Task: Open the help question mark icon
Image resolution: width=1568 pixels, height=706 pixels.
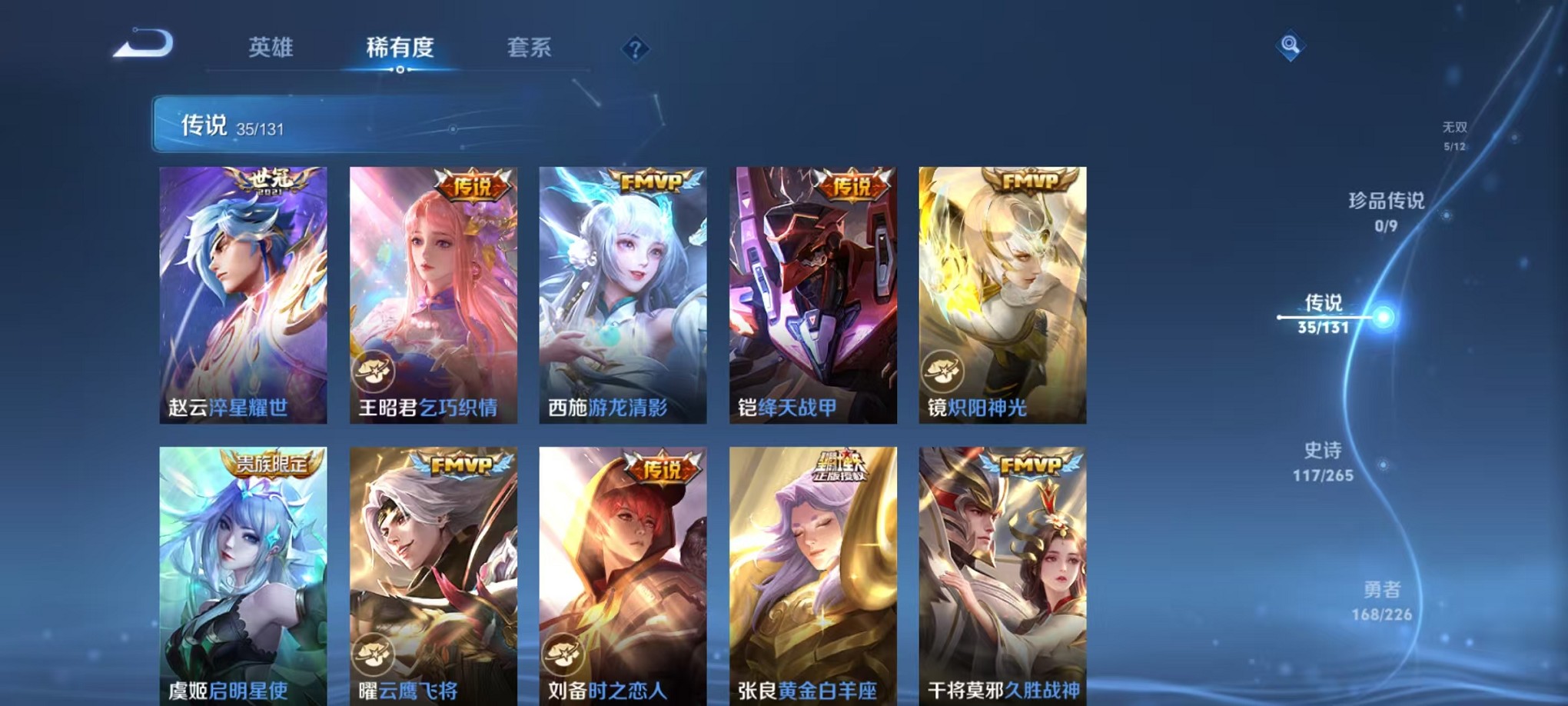Action: (634, 49)
